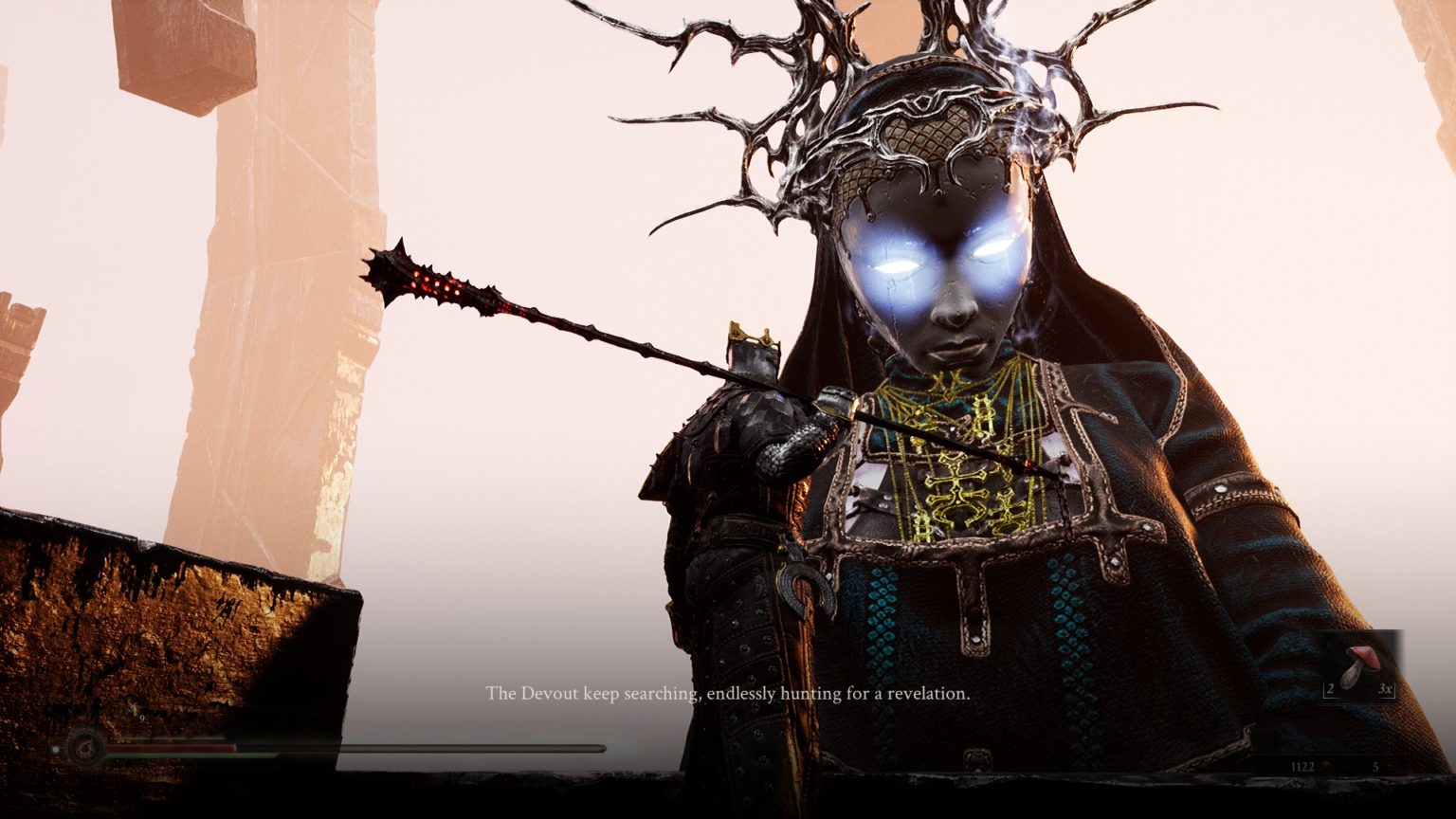Image resolution: width=1456 pixels, height=819 pixels.
Task: Click the long gray stat bar extending right
Action: [x=455, y=748]
